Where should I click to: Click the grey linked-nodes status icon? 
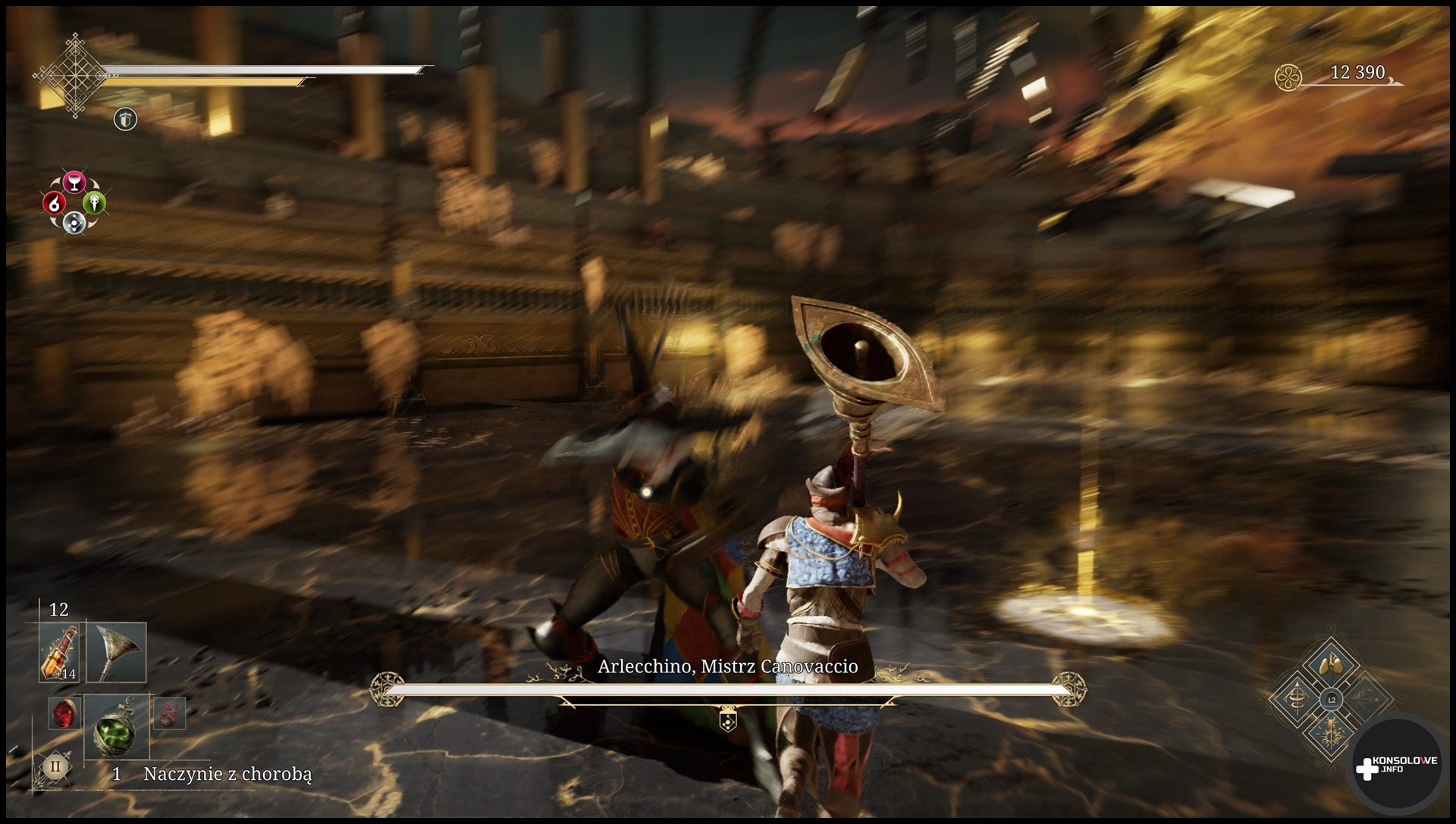click(74, 222)
